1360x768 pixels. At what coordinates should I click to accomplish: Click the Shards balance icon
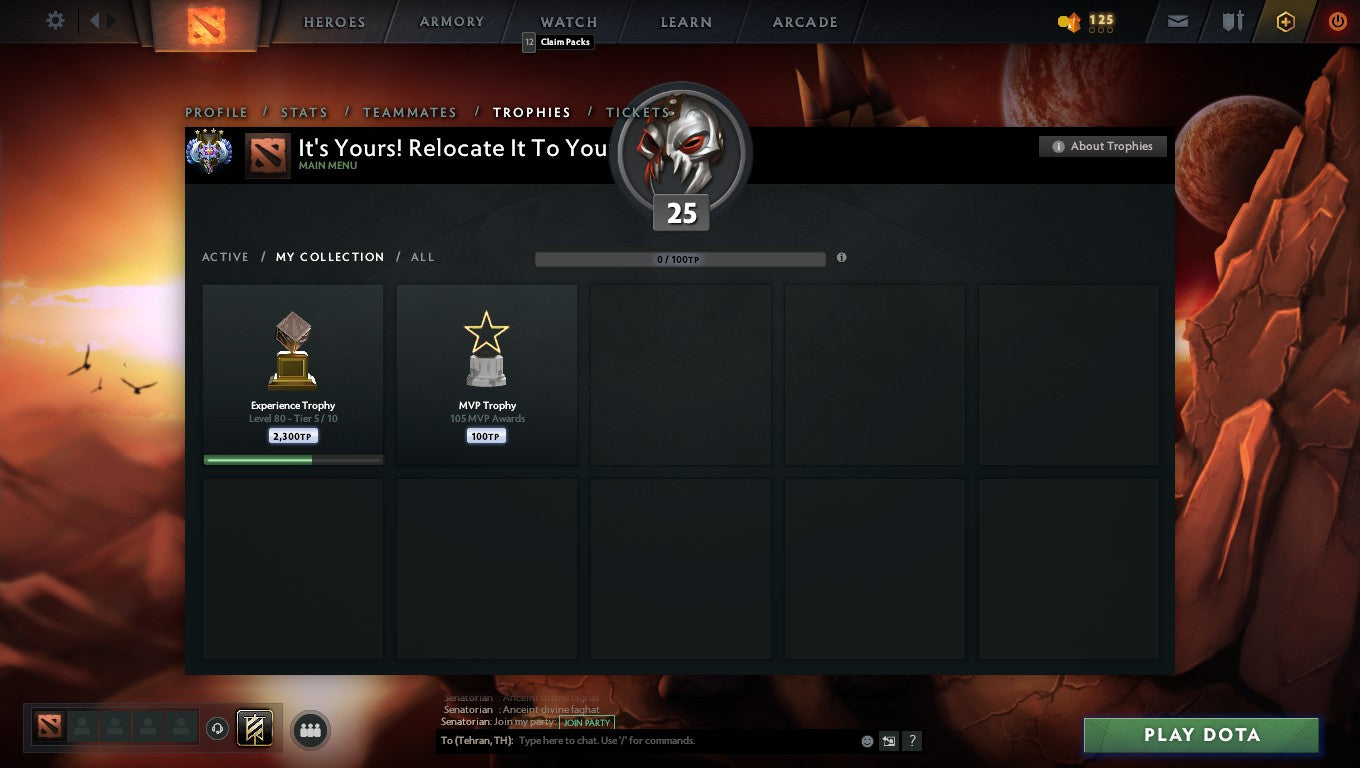pos(1070,22)
